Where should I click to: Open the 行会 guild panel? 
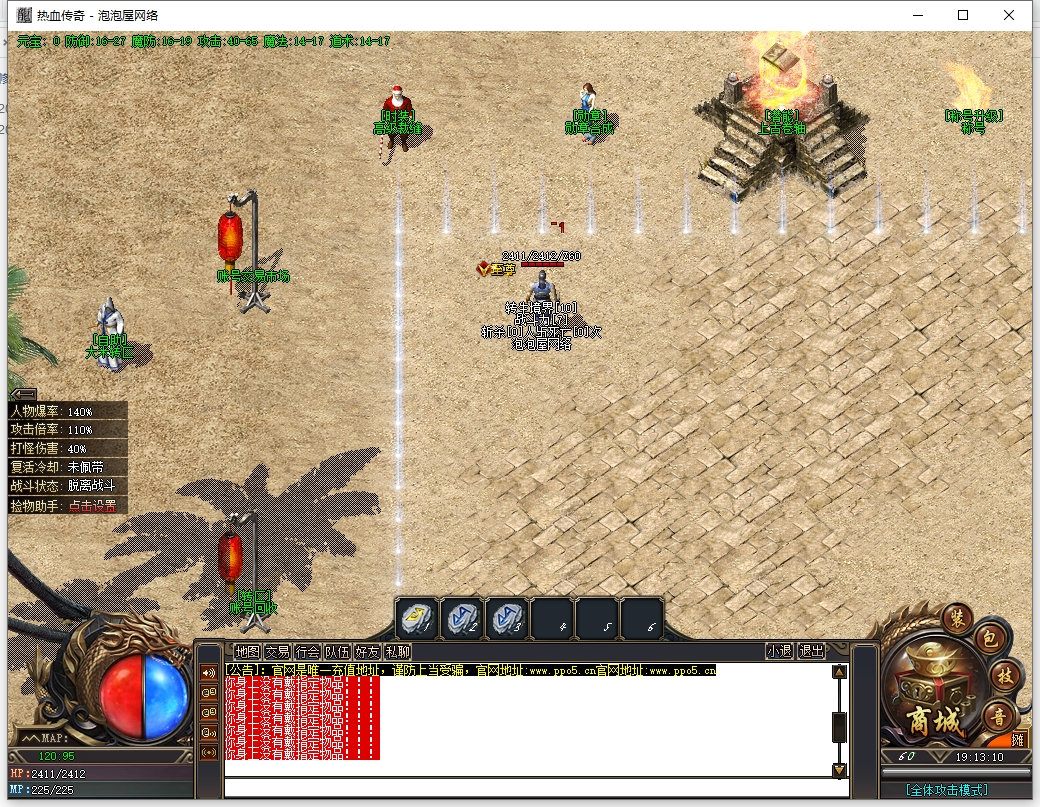[x=308, y=651]
